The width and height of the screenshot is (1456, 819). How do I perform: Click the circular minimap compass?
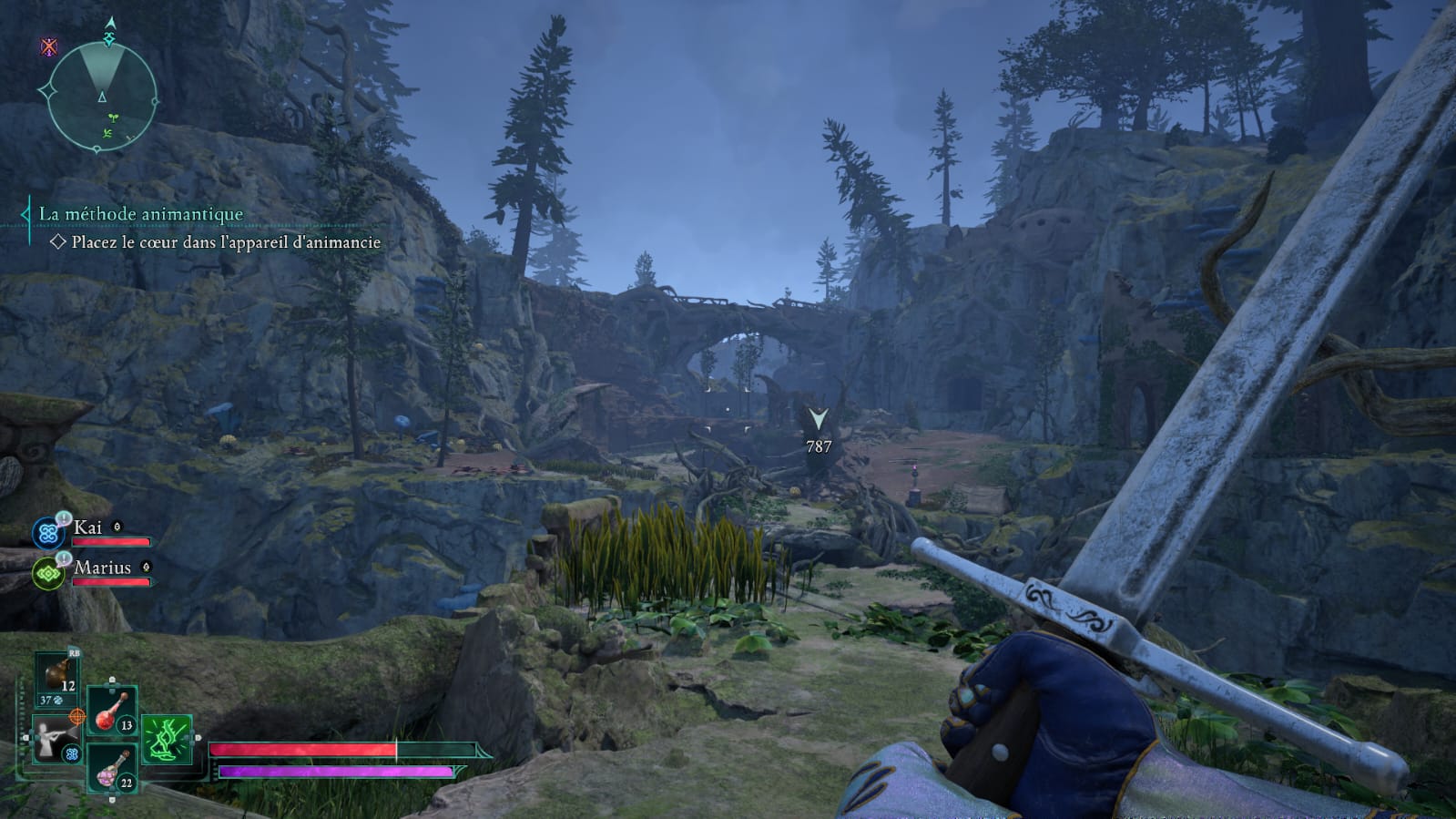click(x=101, y=96)
